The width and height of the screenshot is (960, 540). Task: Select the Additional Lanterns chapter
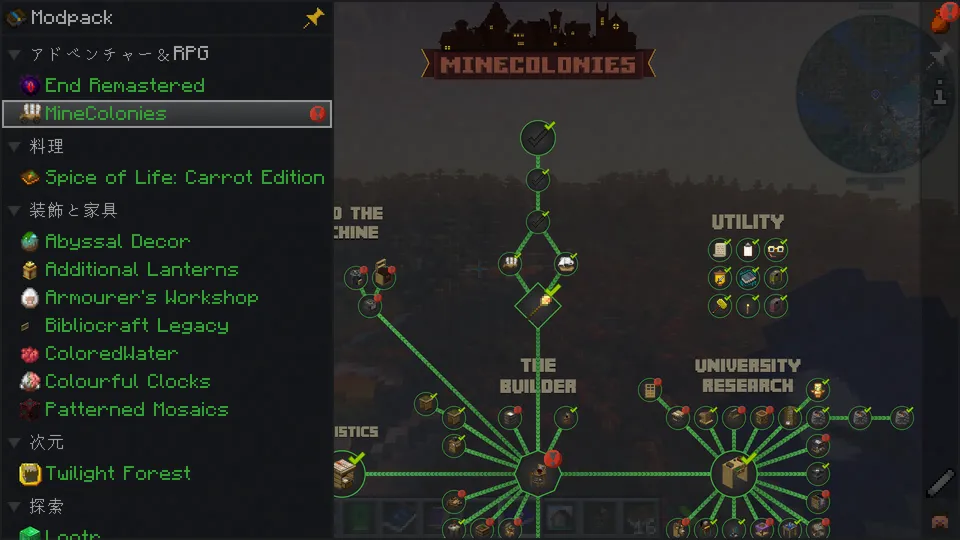[x=141, y=270]
